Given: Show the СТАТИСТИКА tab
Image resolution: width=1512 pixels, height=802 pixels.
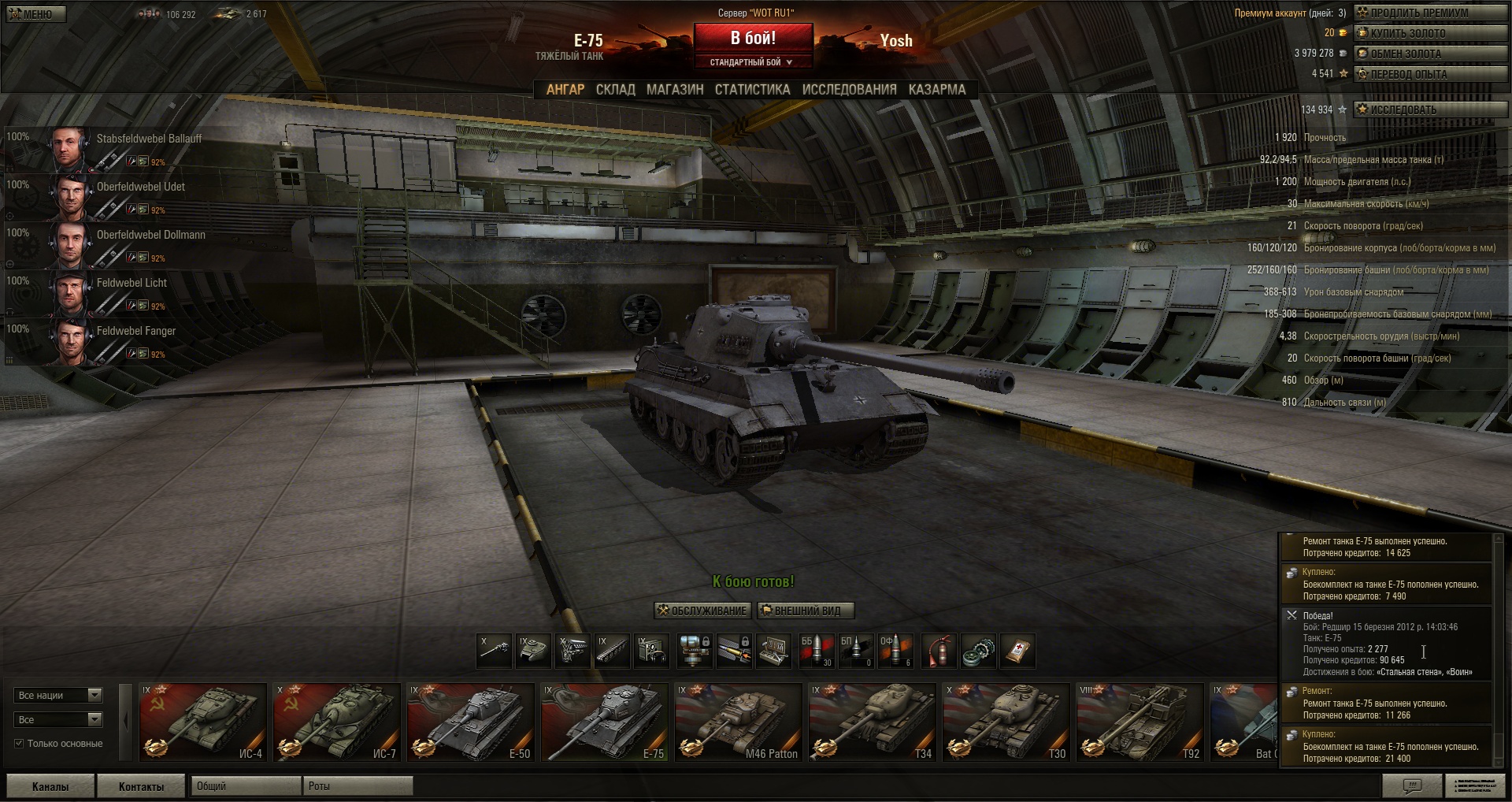Looking at the screenshot, I should 752,90.
